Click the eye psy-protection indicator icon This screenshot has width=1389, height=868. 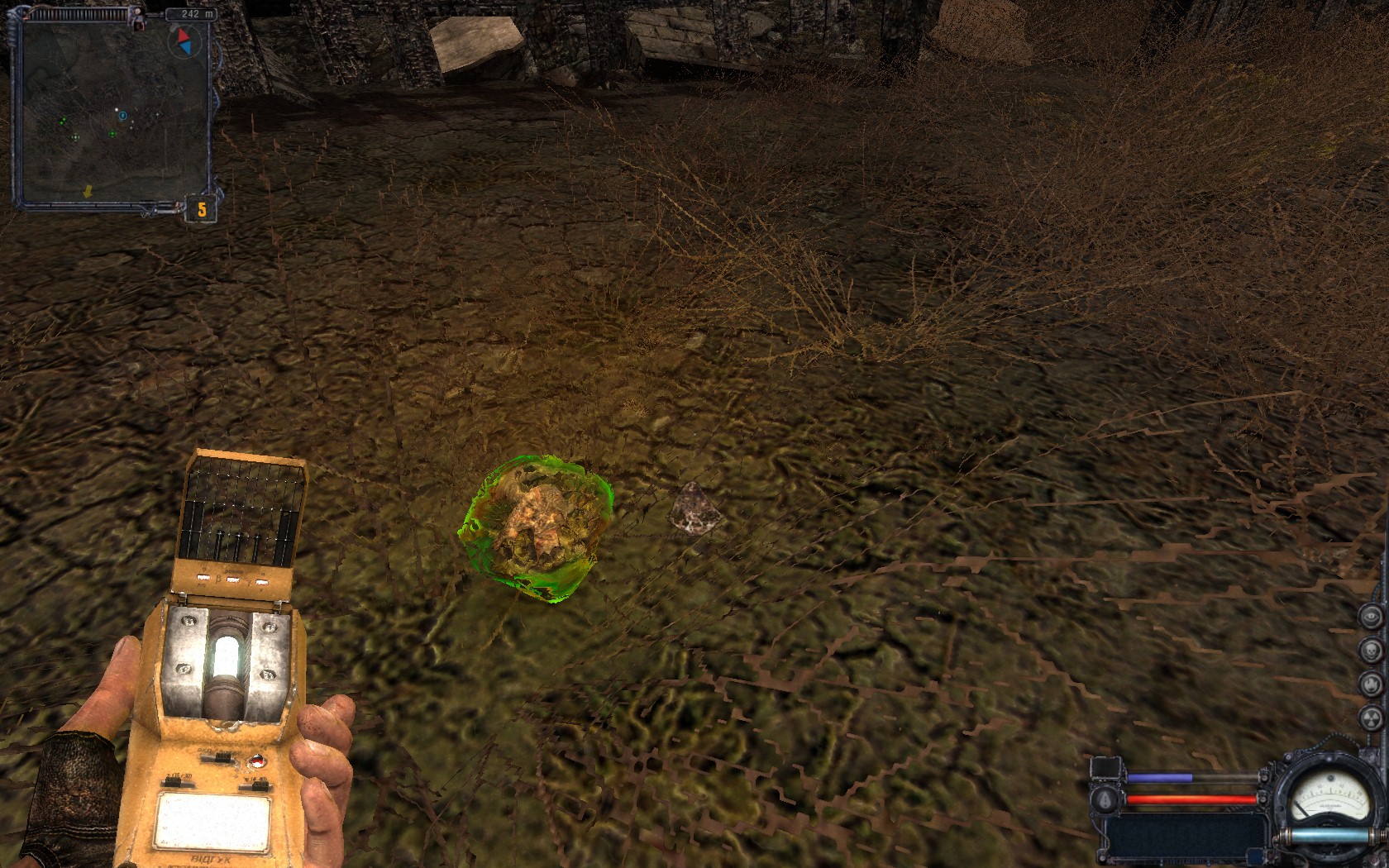[1371, 617]
